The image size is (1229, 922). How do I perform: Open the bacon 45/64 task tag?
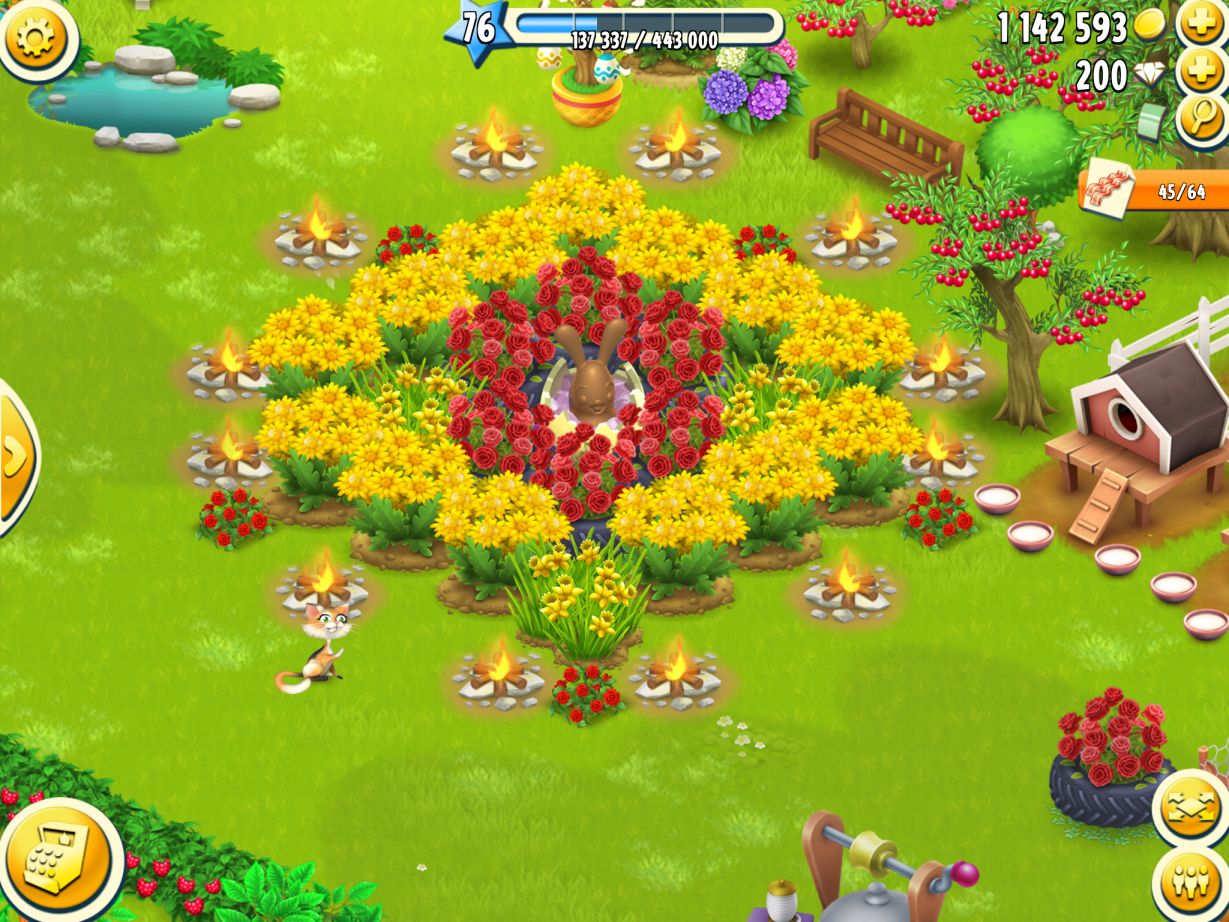1155,190
